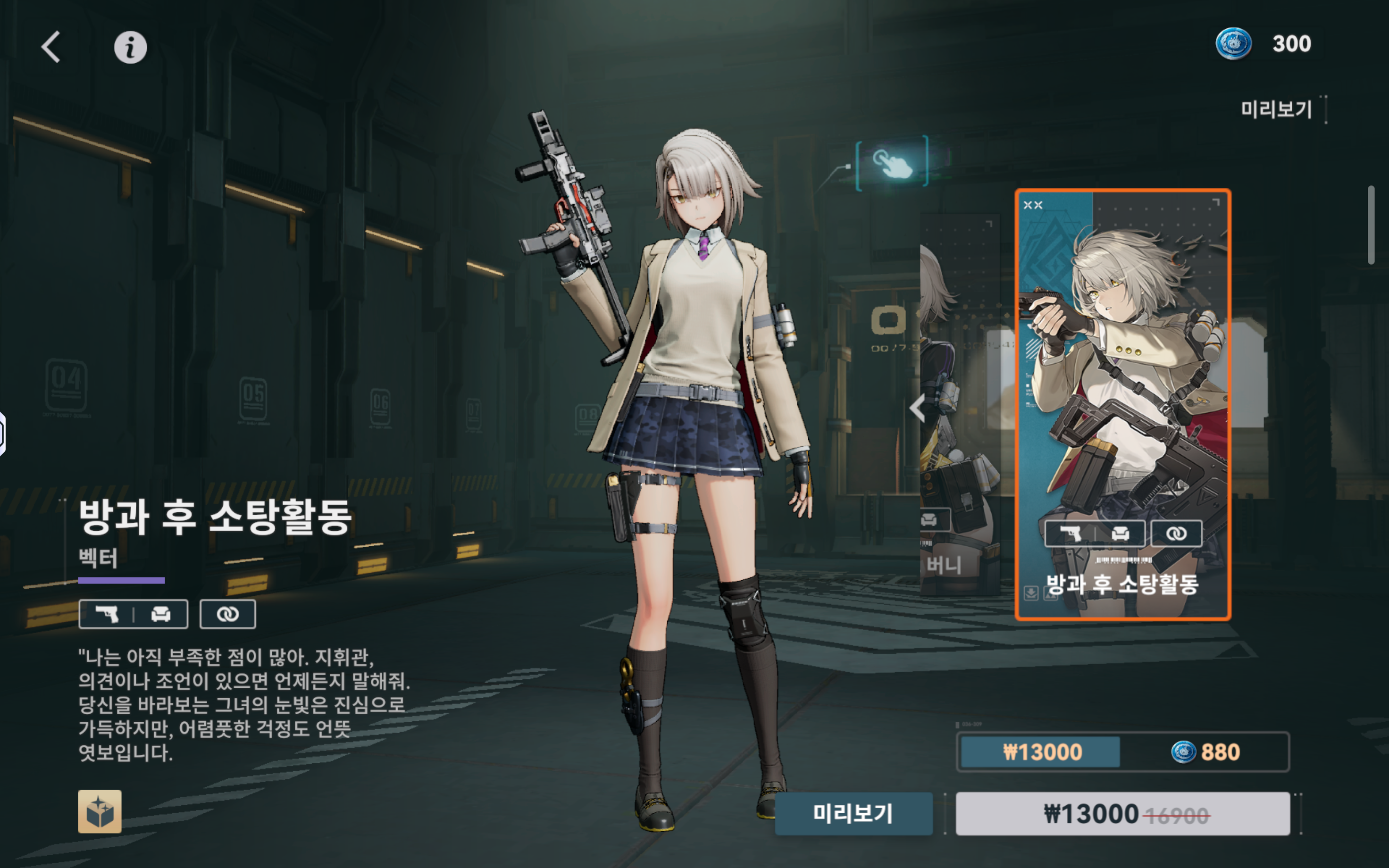Click the pistol and sofa tag badge
1389x868 pixels.
point(133,614)
